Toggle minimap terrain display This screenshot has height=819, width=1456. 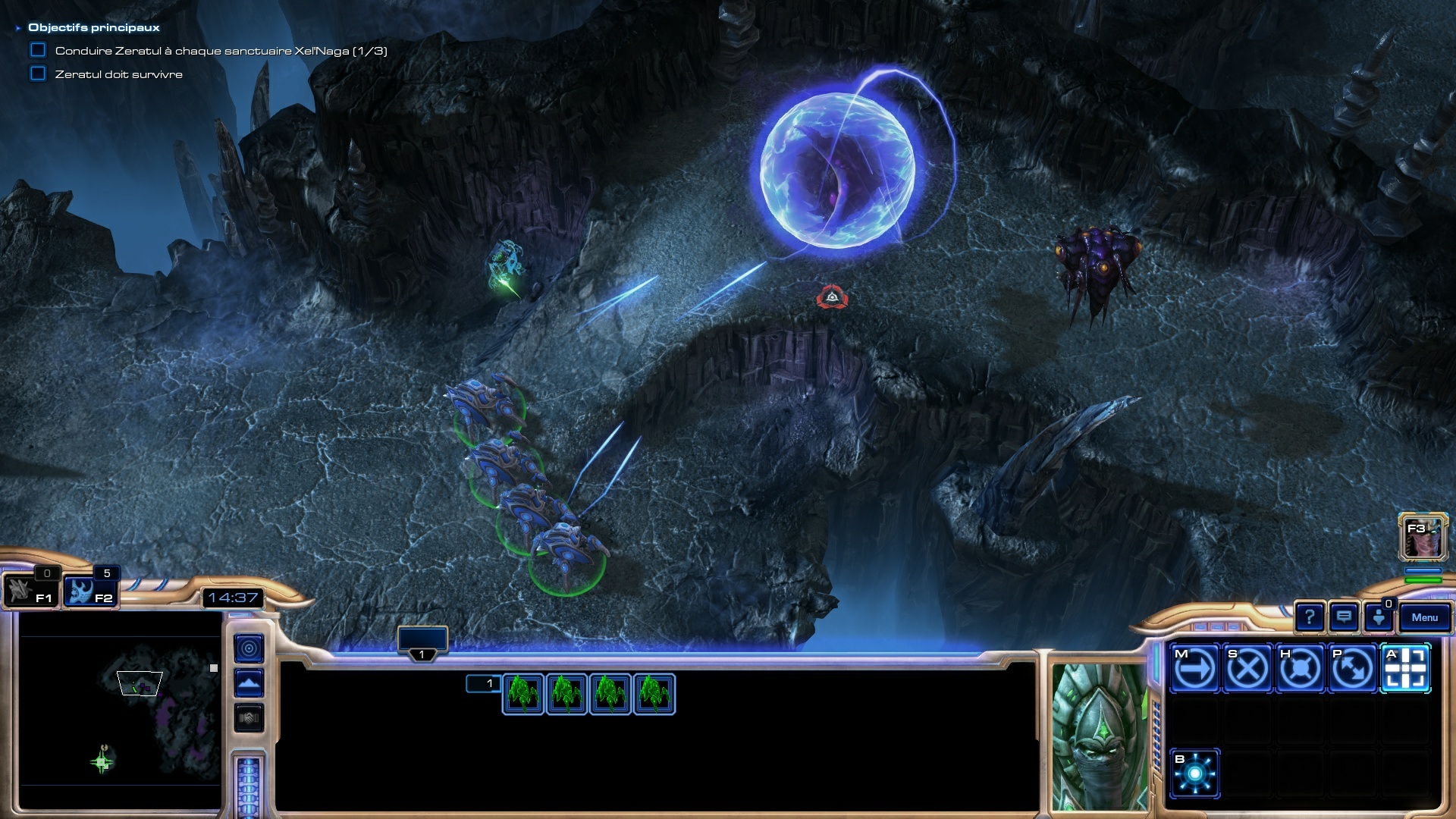tap(249, 683)
